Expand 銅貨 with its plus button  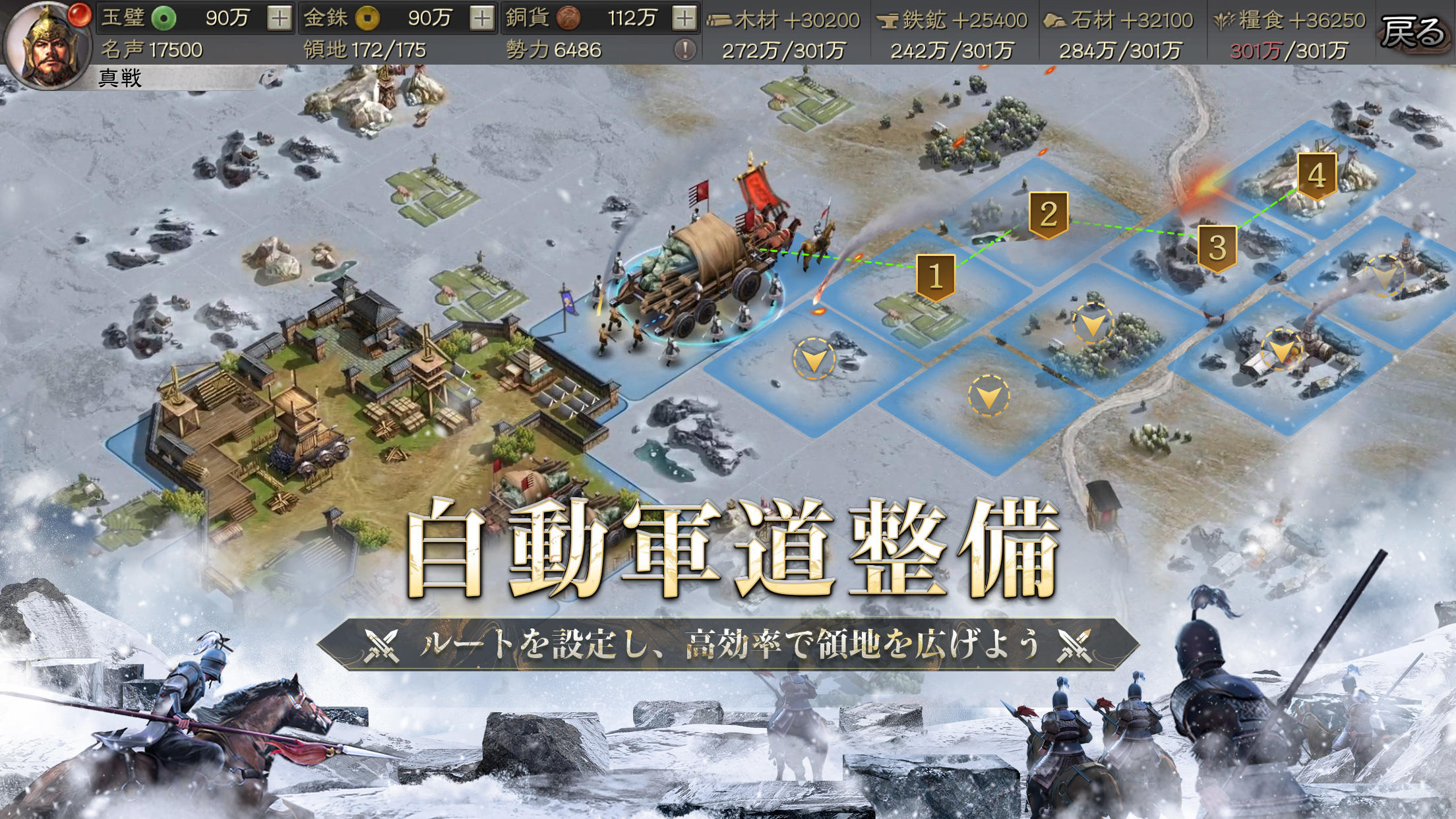(684, 18)
